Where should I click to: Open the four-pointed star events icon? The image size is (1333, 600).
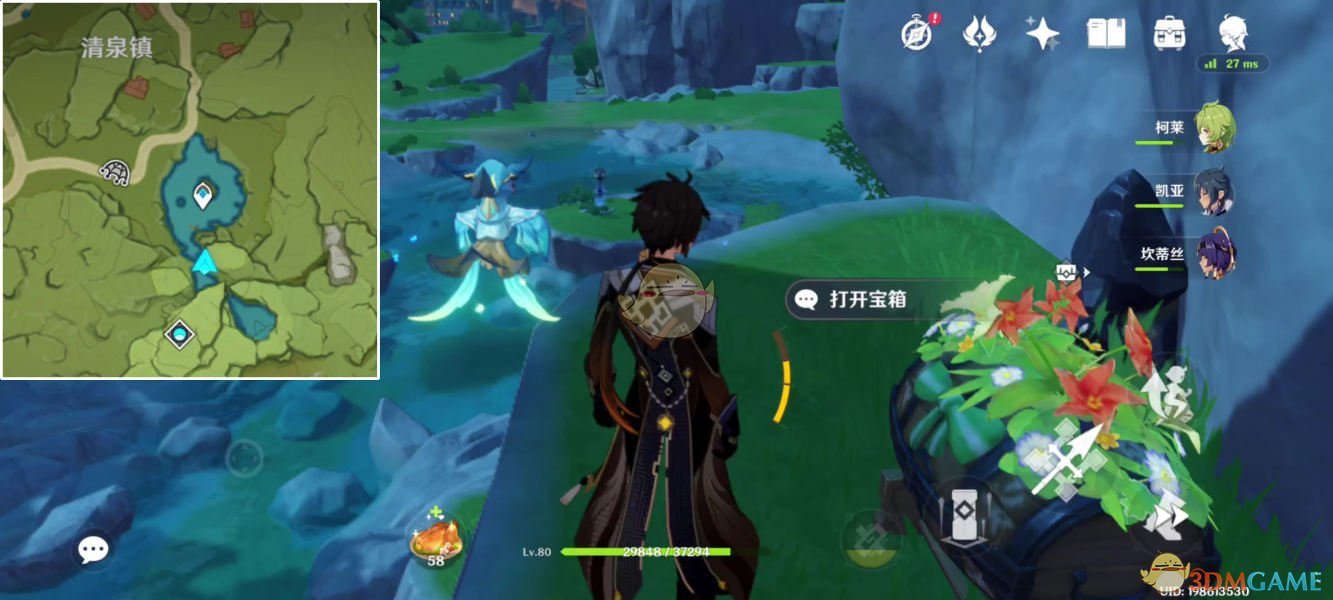coord(1042,34)
